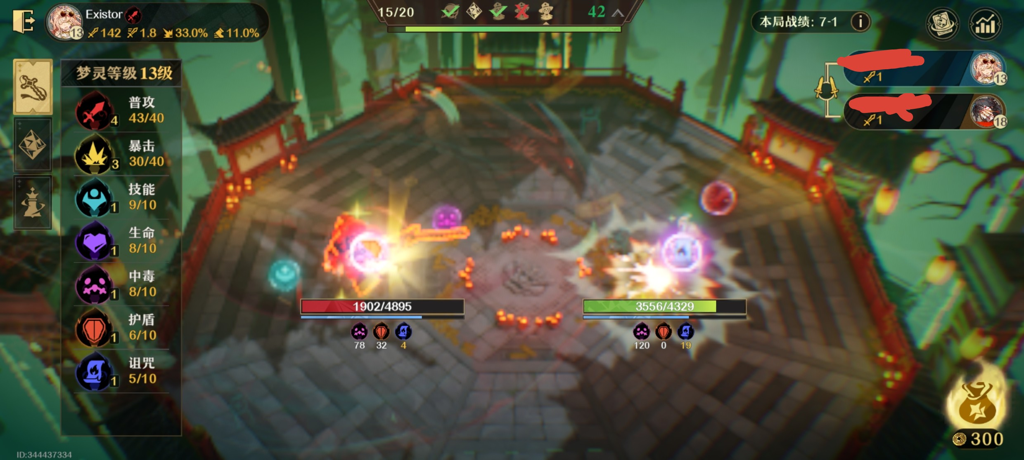Select the 暴击 critical hit trait icon
The height and width of the screenshot is (460, 1024).
(94, 154)
